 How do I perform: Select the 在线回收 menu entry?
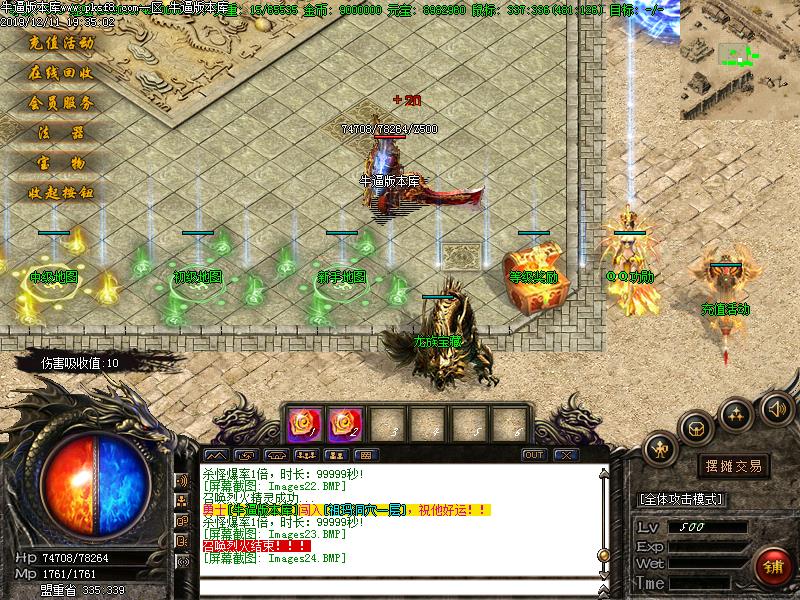(62, 73)
